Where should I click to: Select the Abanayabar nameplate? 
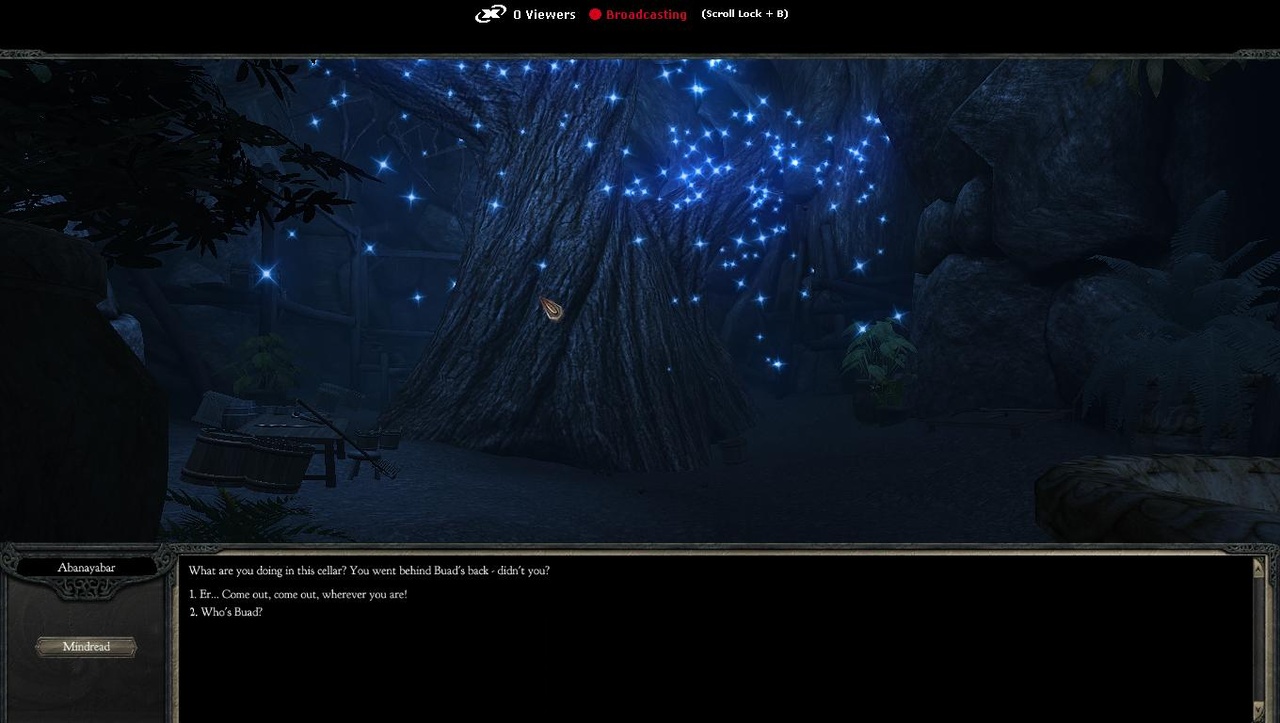[86, 567]
